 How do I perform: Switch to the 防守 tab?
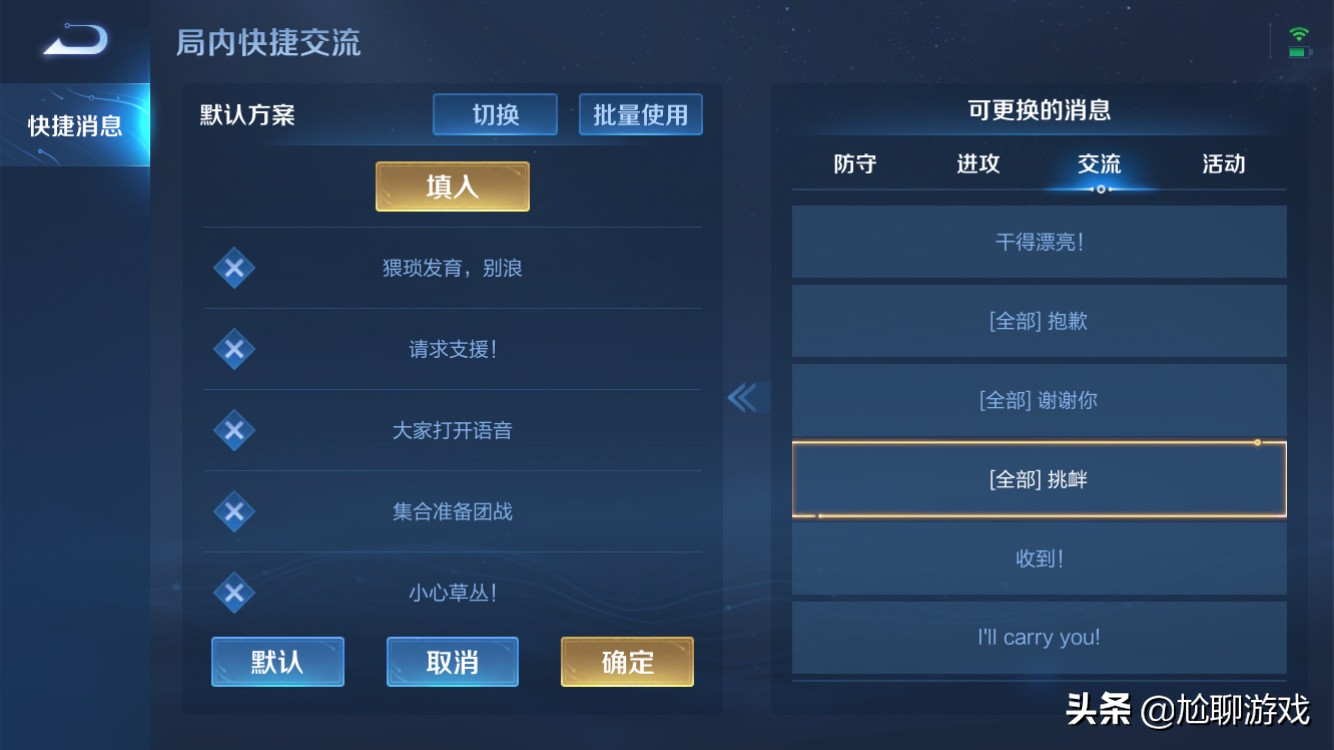tap(856, 165)
